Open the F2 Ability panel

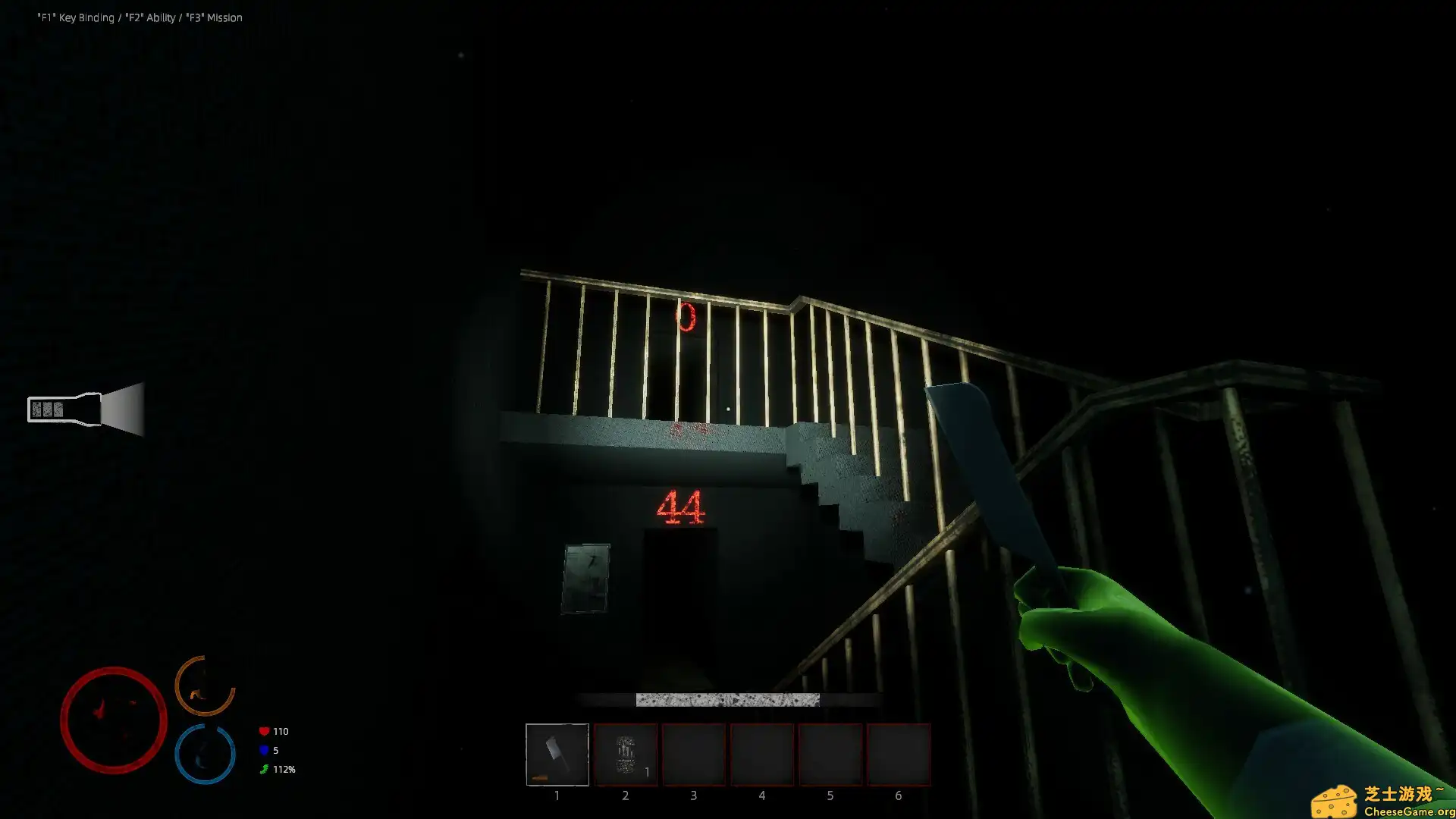(x=150, y=17)
